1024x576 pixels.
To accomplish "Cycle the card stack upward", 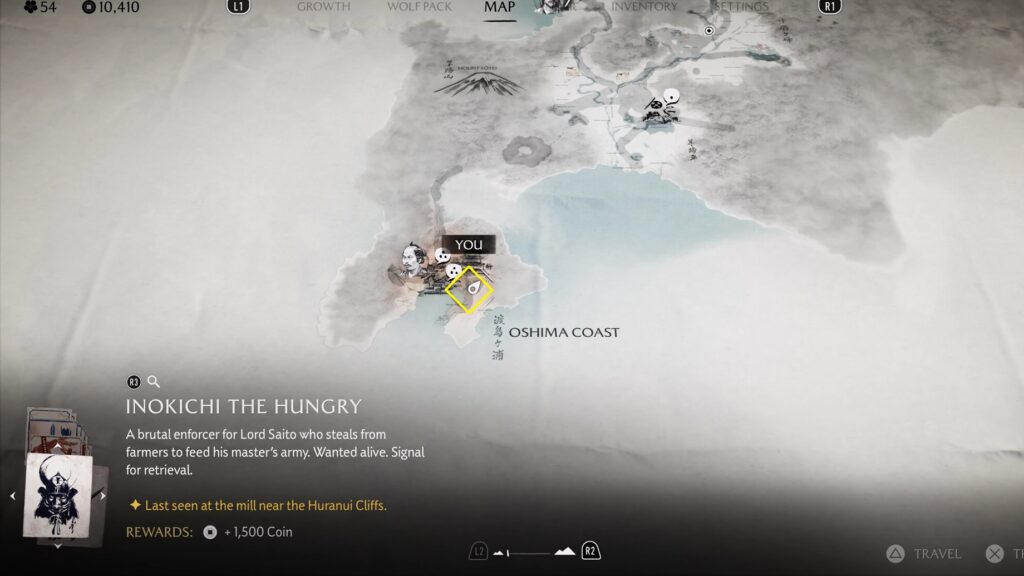I will (57, 446).
